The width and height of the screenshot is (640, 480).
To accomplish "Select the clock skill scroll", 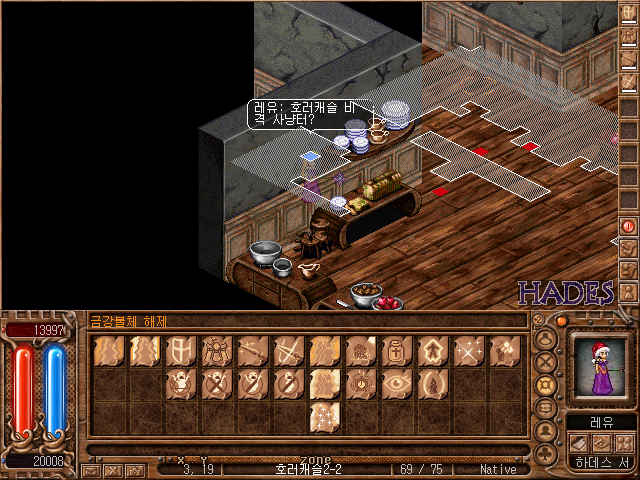I will point(359,382).
